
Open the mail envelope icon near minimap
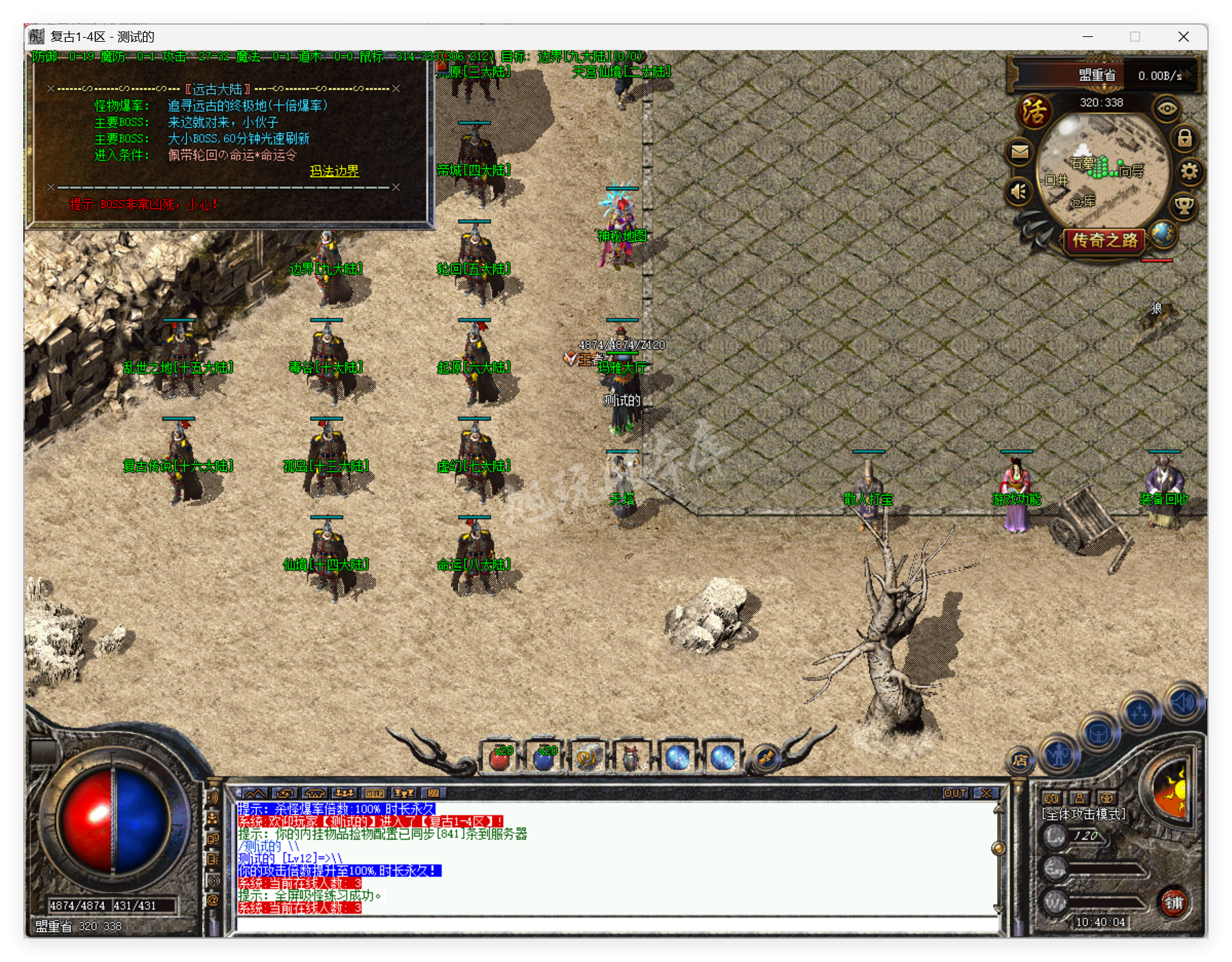point(1020,152)
